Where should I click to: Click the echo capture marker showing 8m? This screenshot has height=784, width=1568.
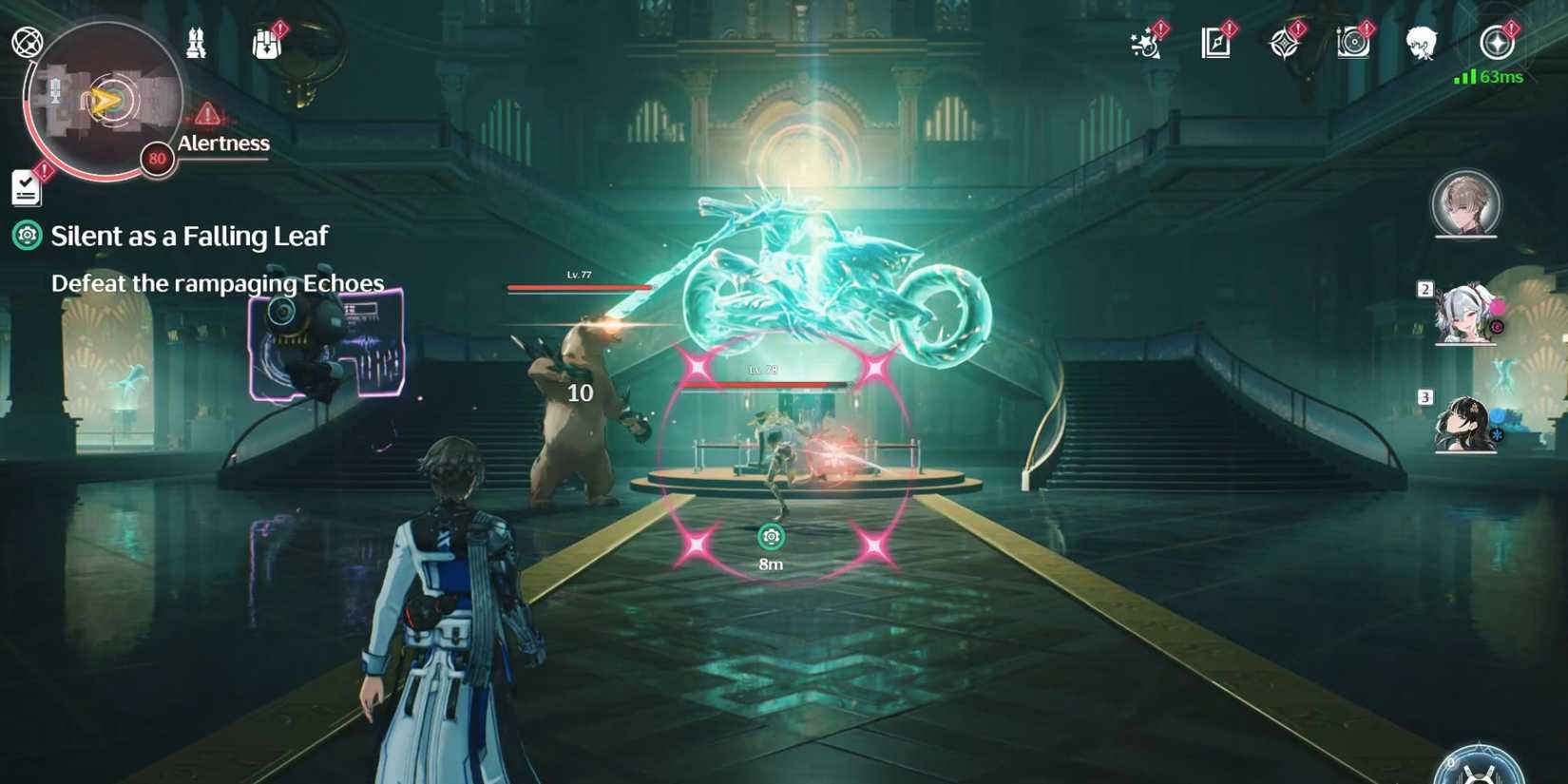pos(771,537)
